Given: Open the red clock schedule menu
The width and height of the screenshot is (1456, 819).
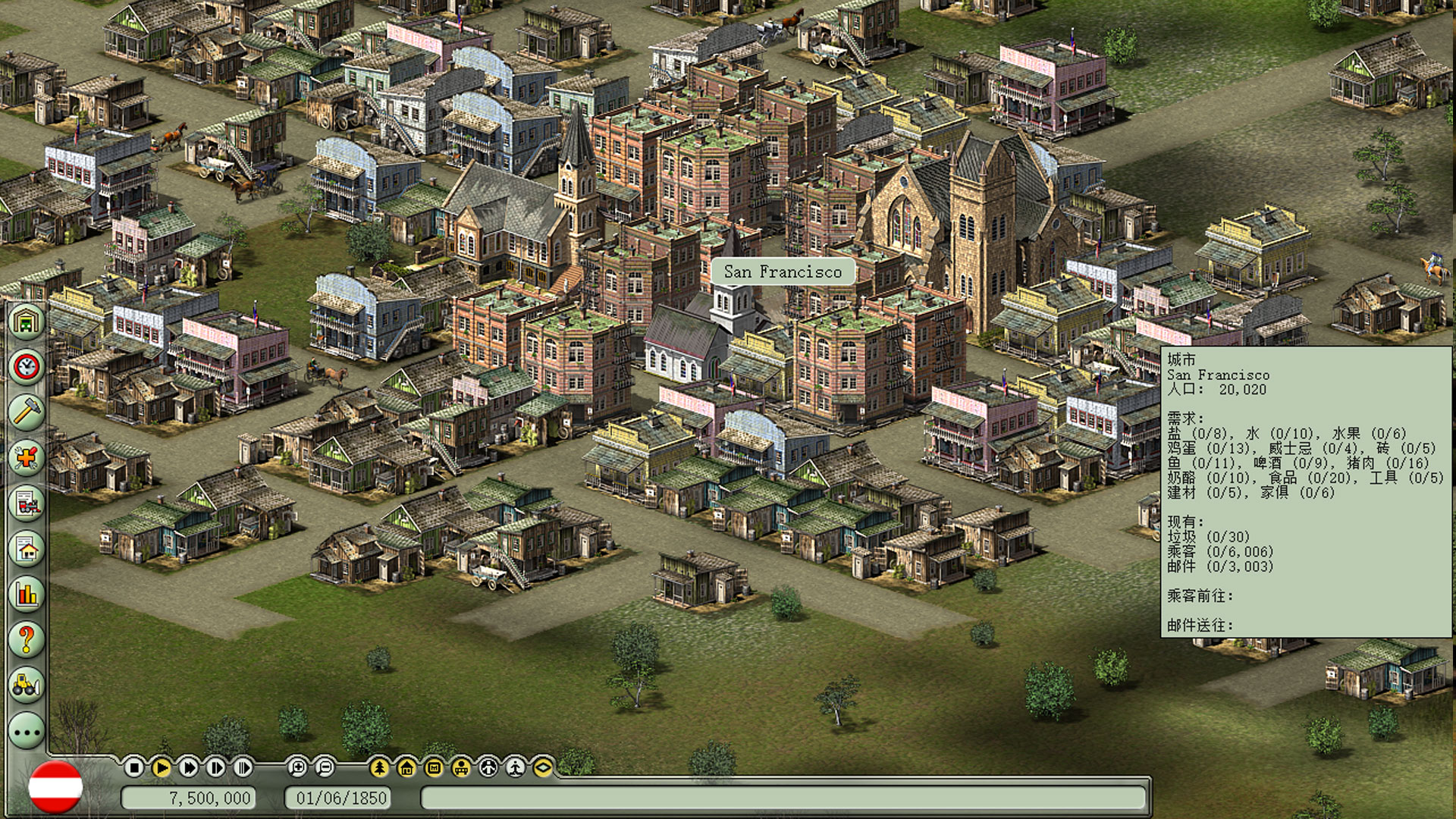Looking at the screenshot, I should coord(27,366).
